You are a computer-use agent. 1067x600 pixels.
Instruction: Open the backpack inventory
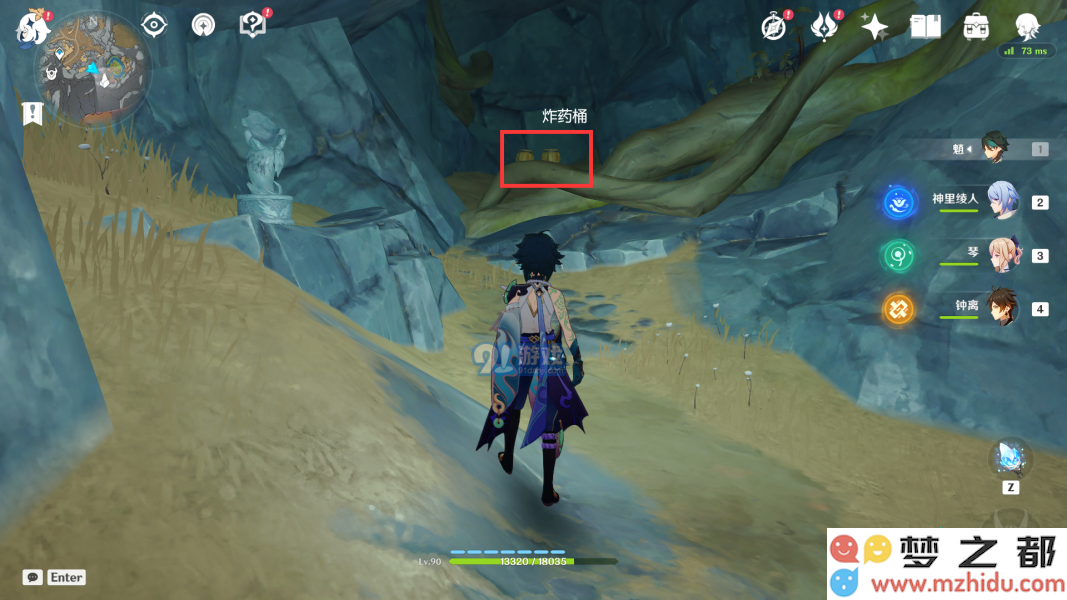pyautogui.click(x=976, y=27)
